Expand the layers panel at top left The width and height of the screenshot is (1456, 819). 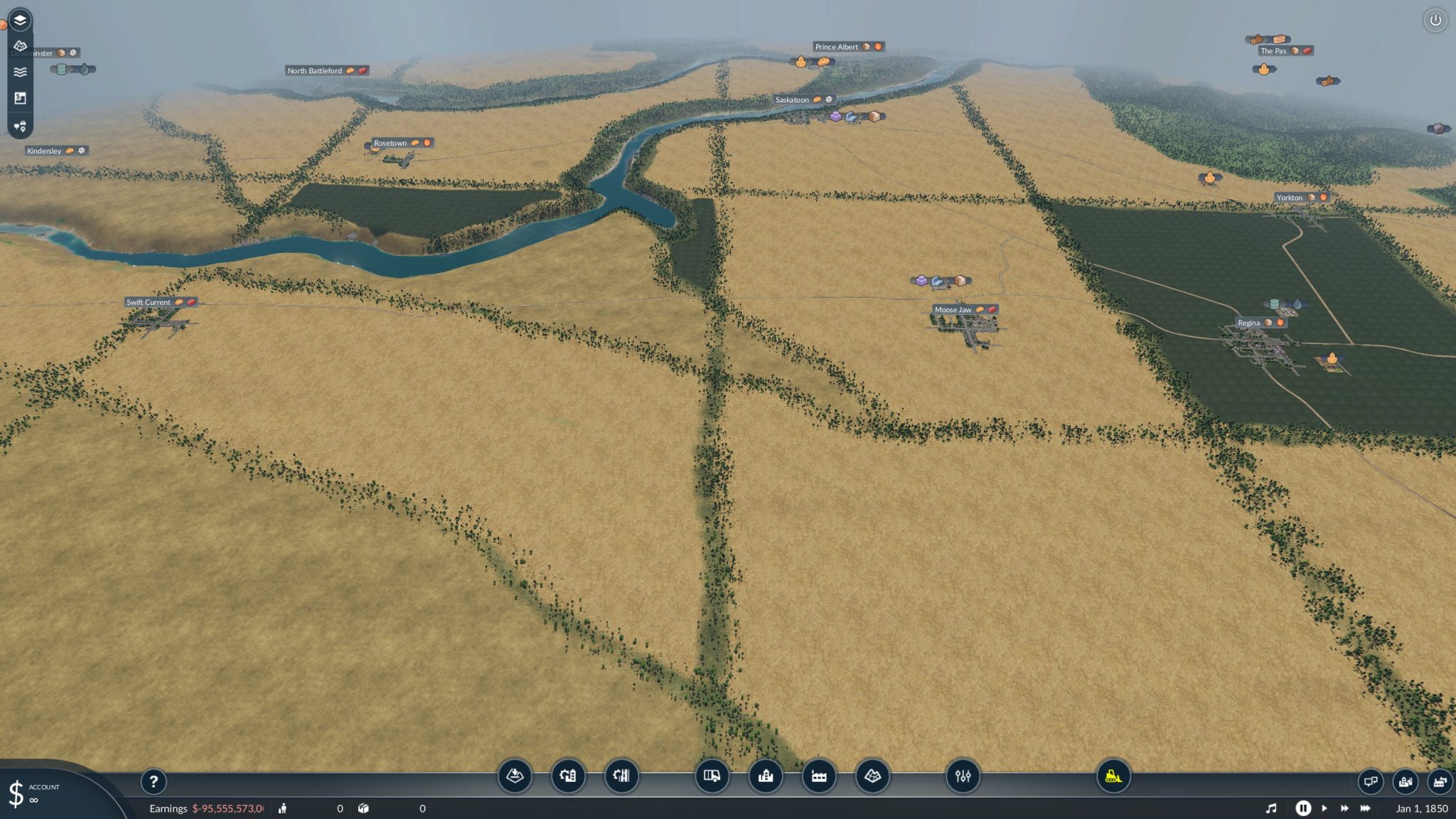pos(20,19)
